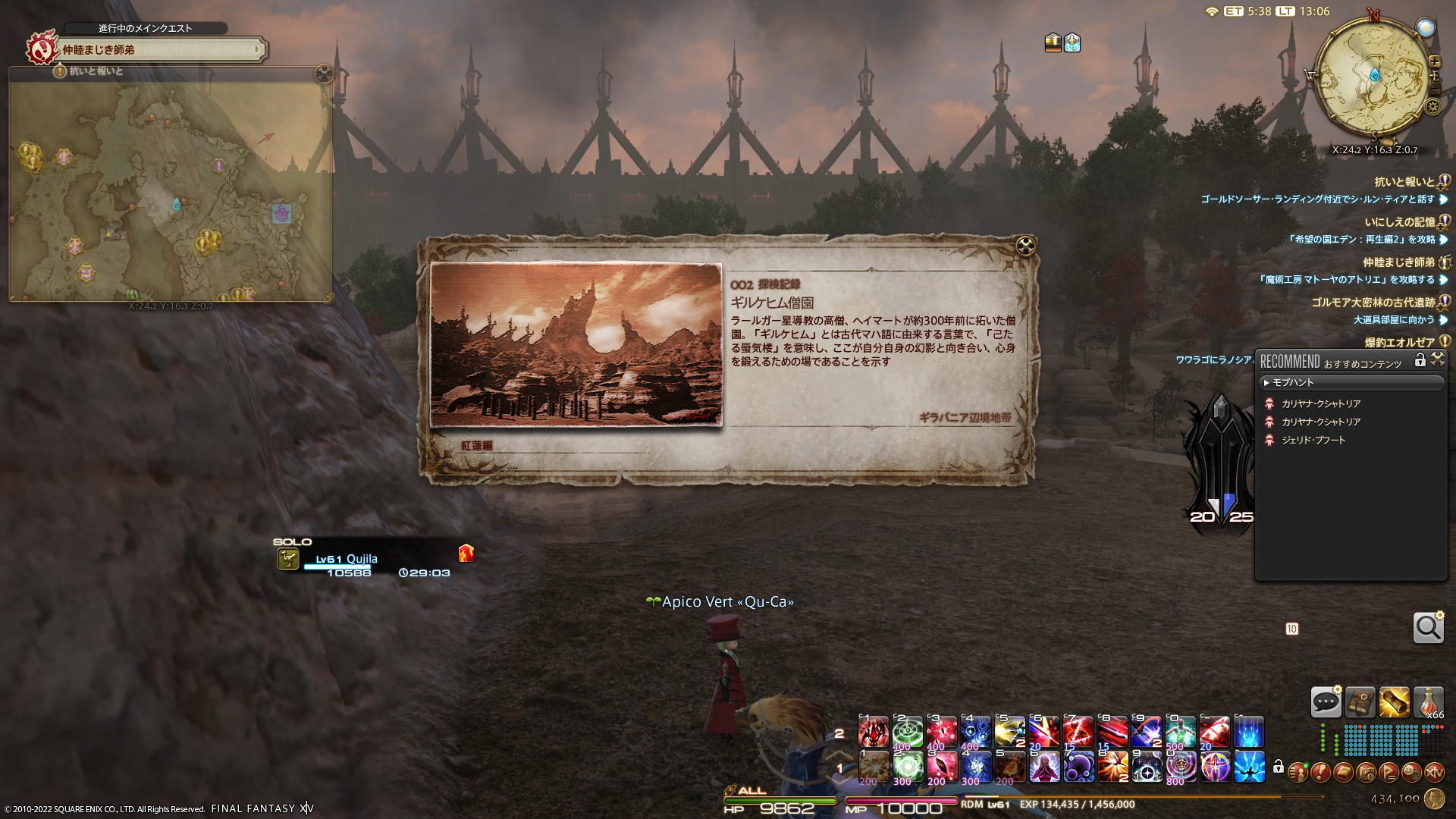Screen dimensions: 1456x819
Task: Select the いにしえの記憶 quest entry
Action: [1400, 222]
